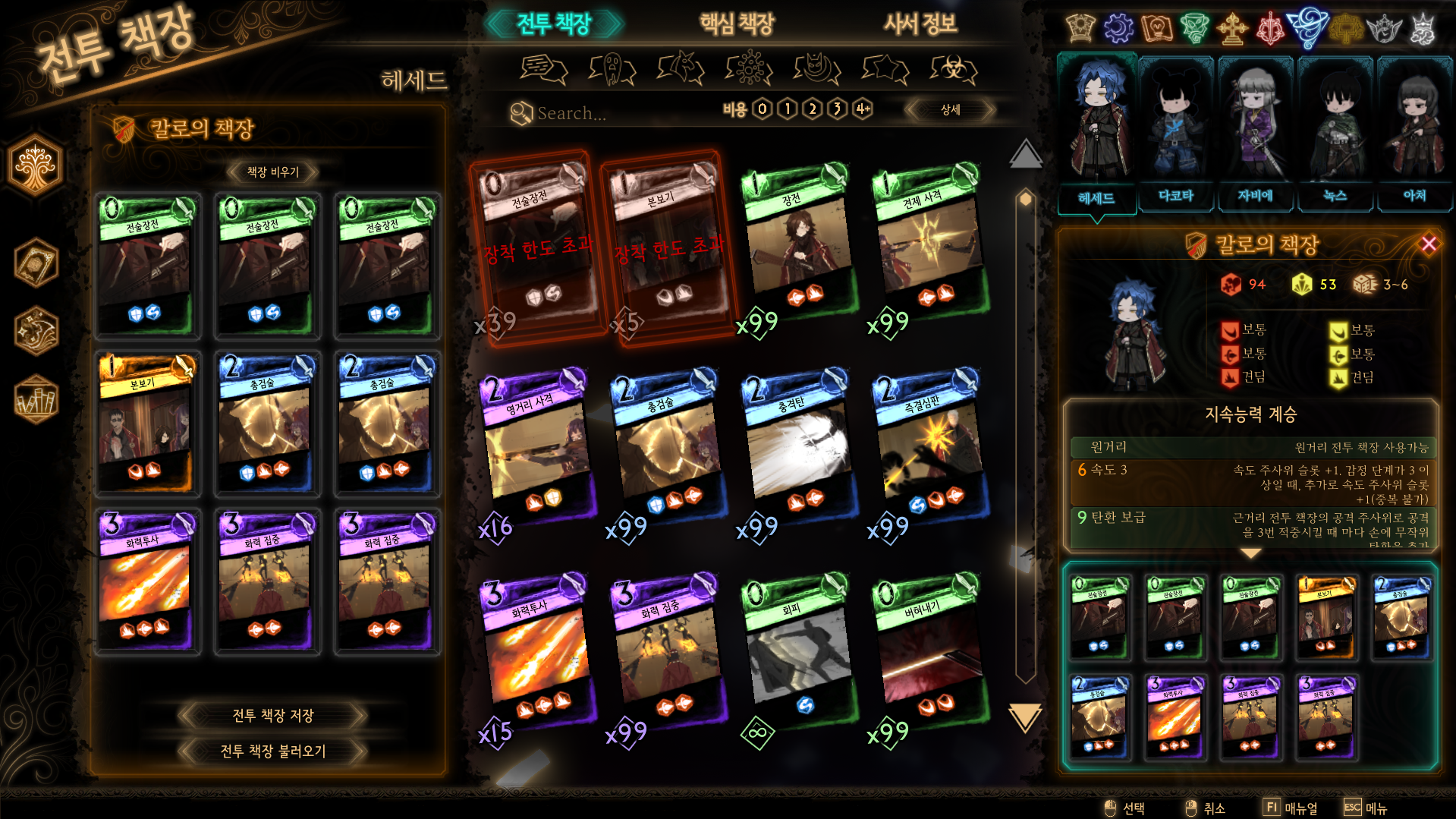This screenshot has height=819, width=1456.
Task: Click the card list scroll-down arrow
Action: tap(1024, 717)
